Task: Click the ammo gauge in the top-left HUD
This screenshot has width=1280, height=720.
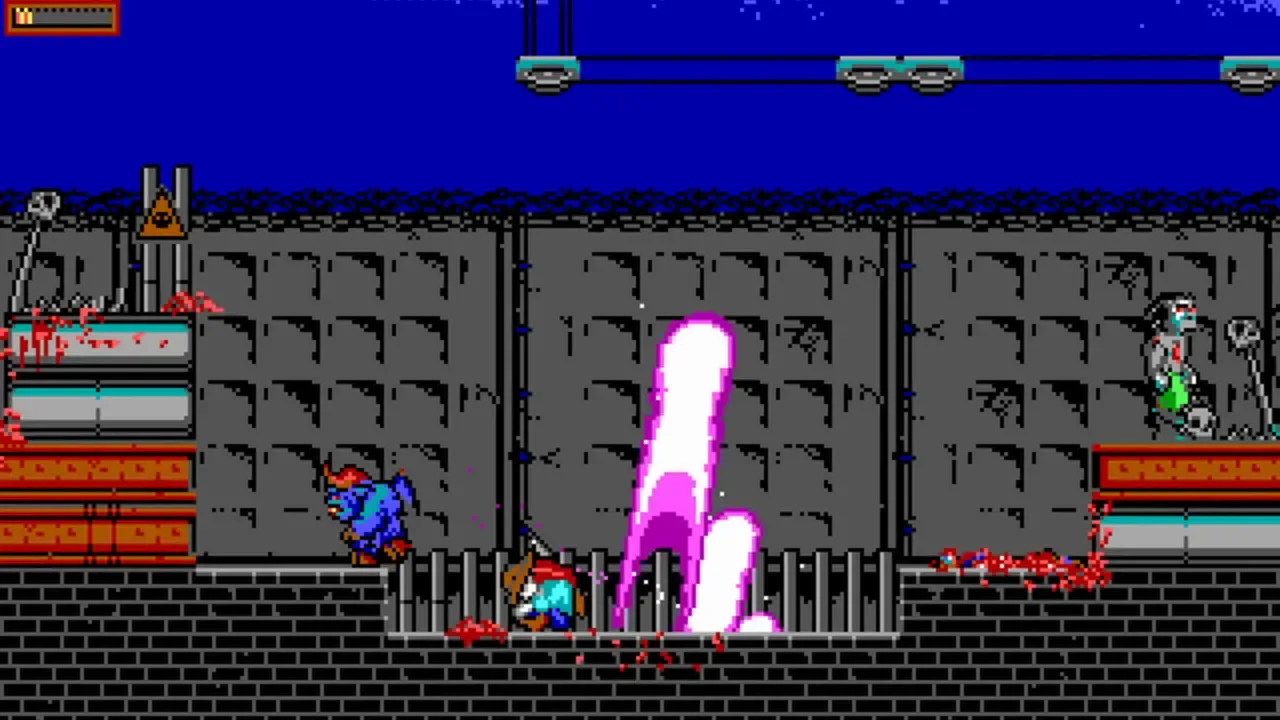Action: click(x=60, y=17)
